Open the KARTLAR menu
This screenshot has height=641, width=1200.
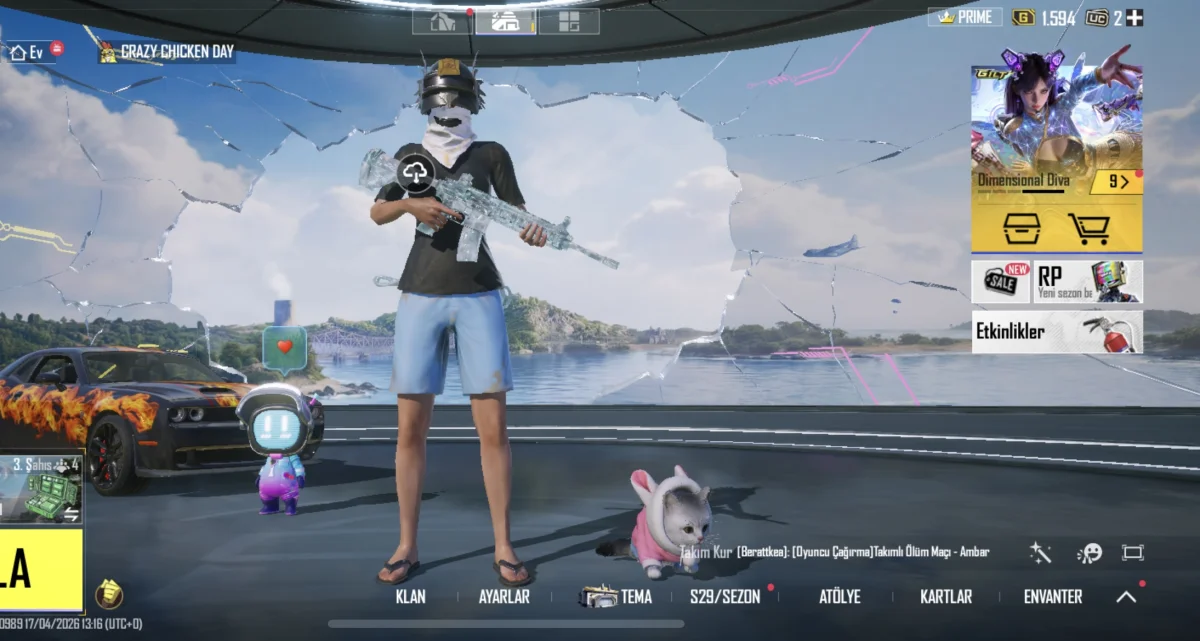945,597
